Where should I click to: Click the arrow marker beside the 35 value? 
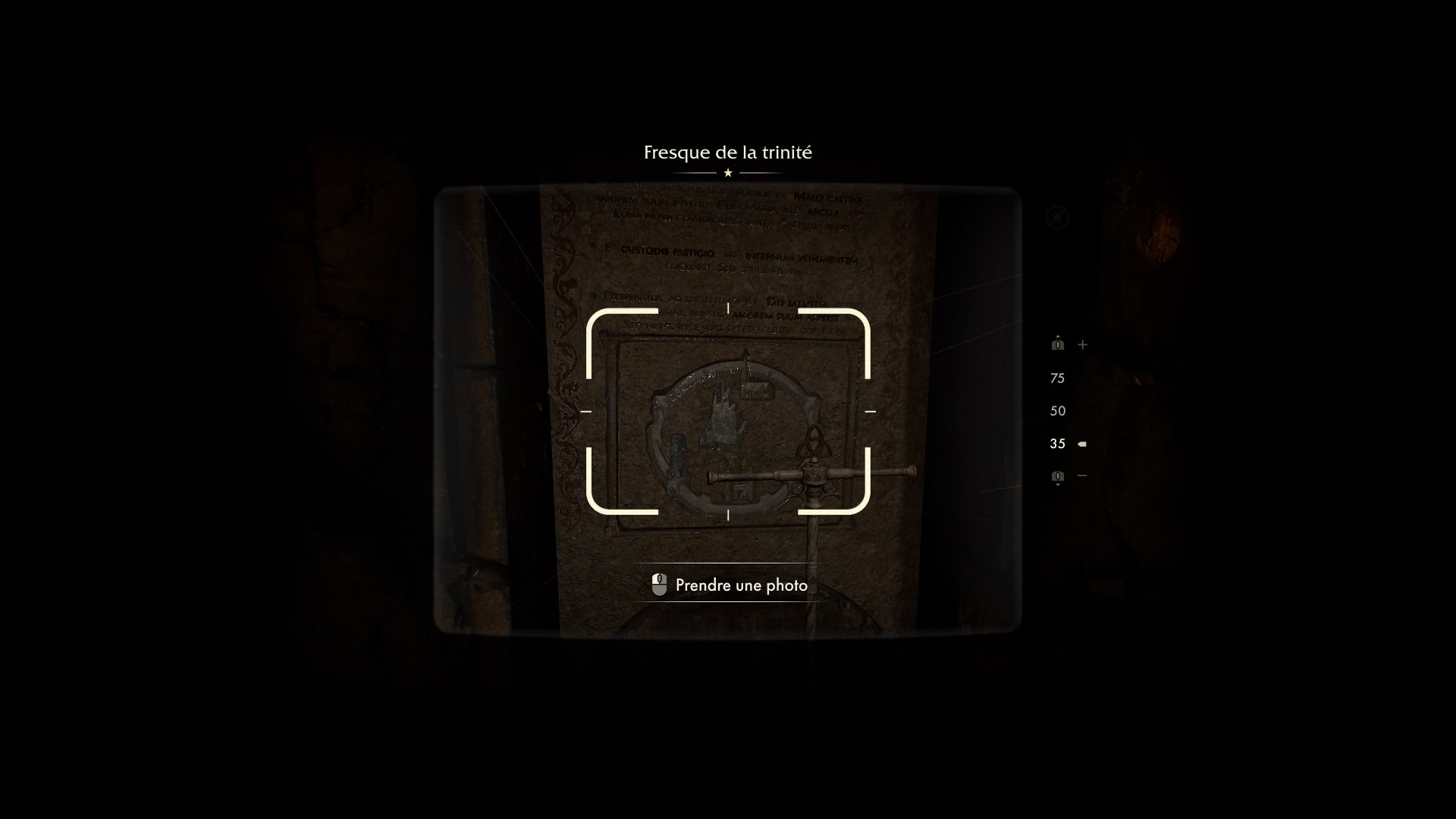point(1081,443)
